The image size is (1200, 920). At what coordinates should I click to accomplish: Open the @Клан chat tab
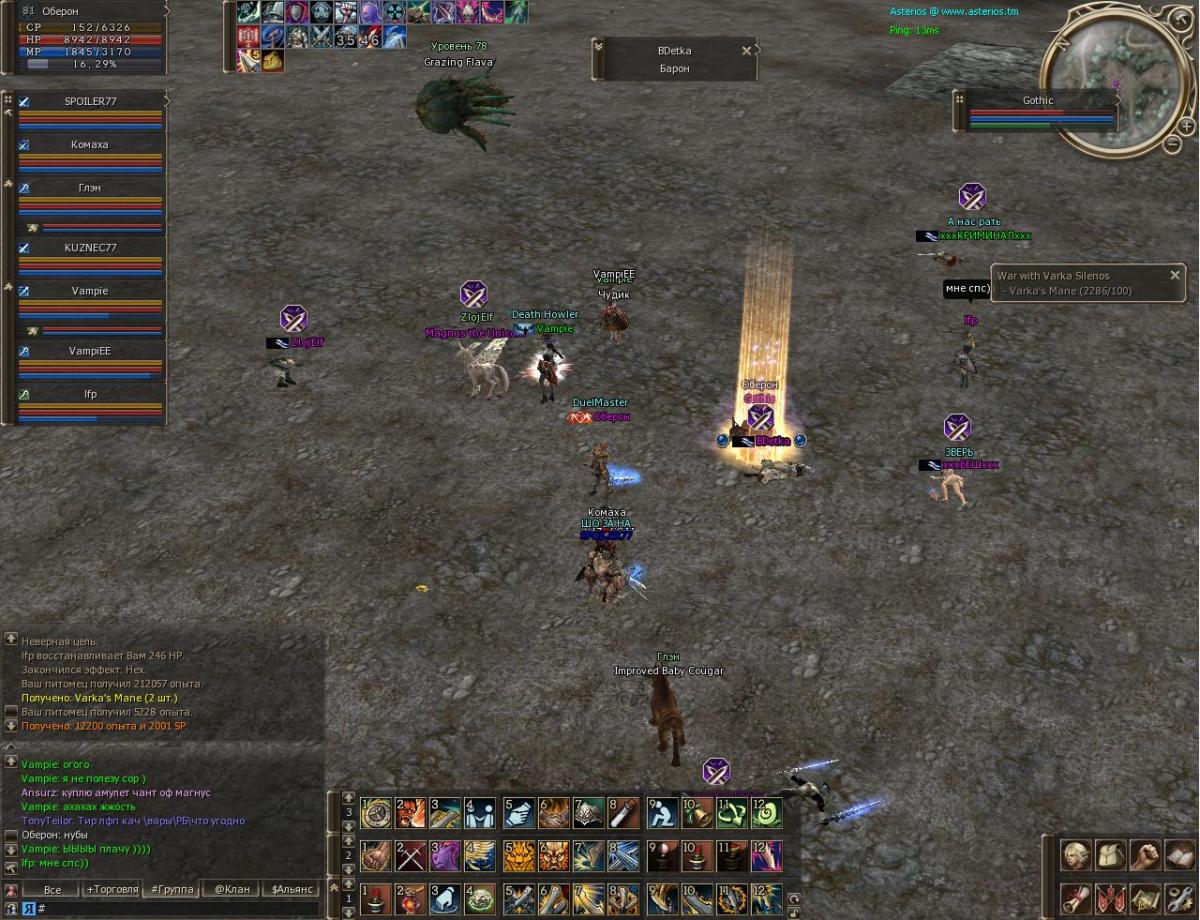232,889
